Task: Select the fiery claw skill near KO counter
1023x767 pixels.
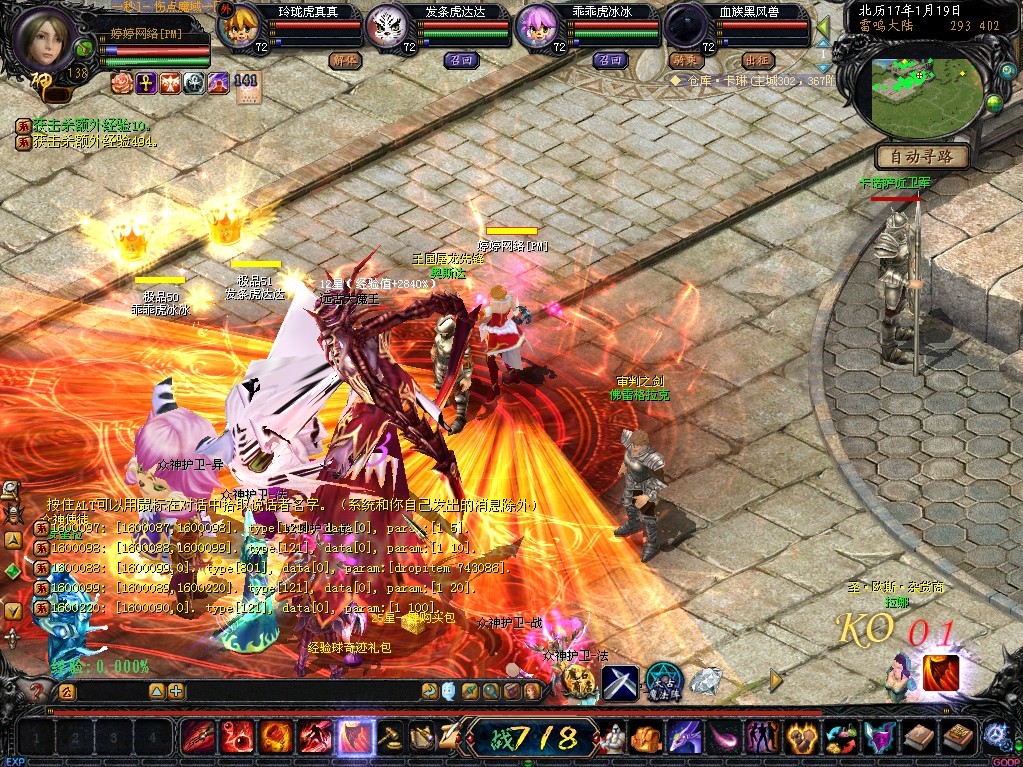Action: pos(941,672)
